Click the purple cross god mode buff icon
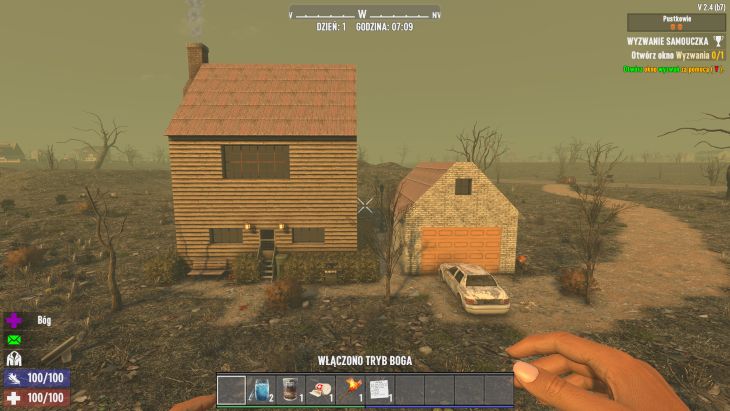This screenshot has height=411, width=730. point(15,321)
